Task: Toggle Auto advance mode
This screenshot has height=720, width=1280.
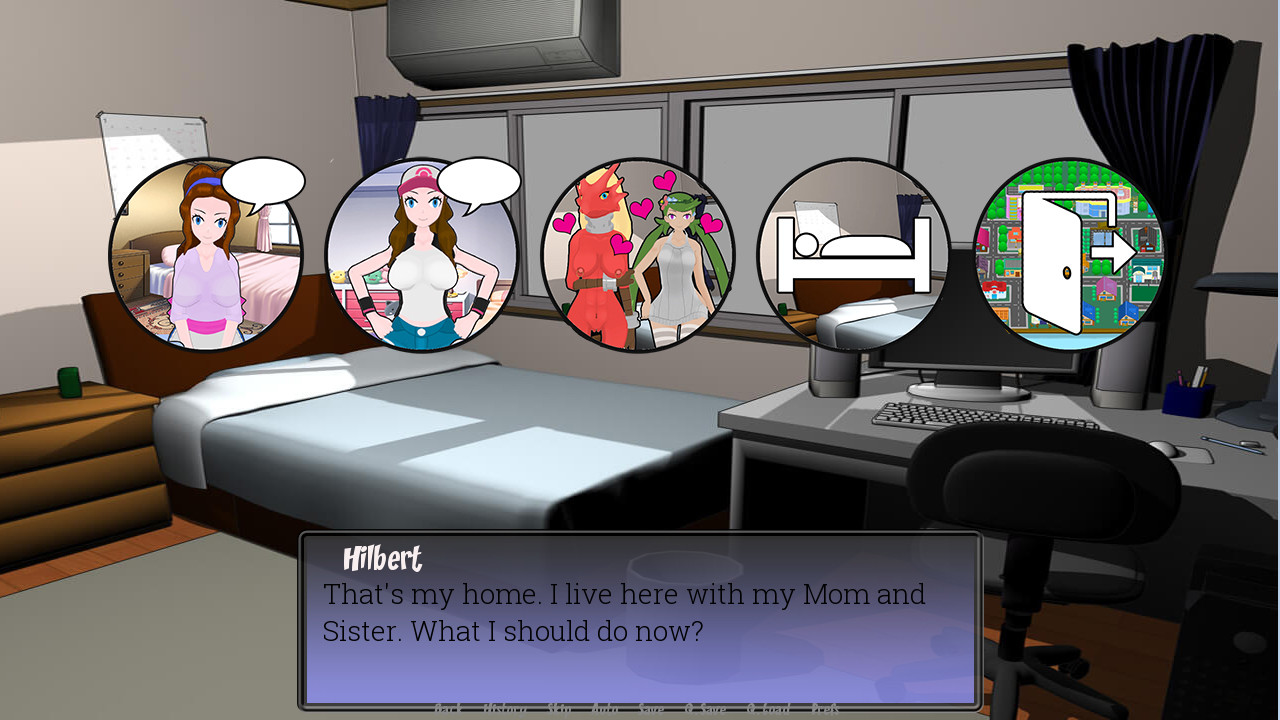Action: pyautogui.click(x=605, y=710)
